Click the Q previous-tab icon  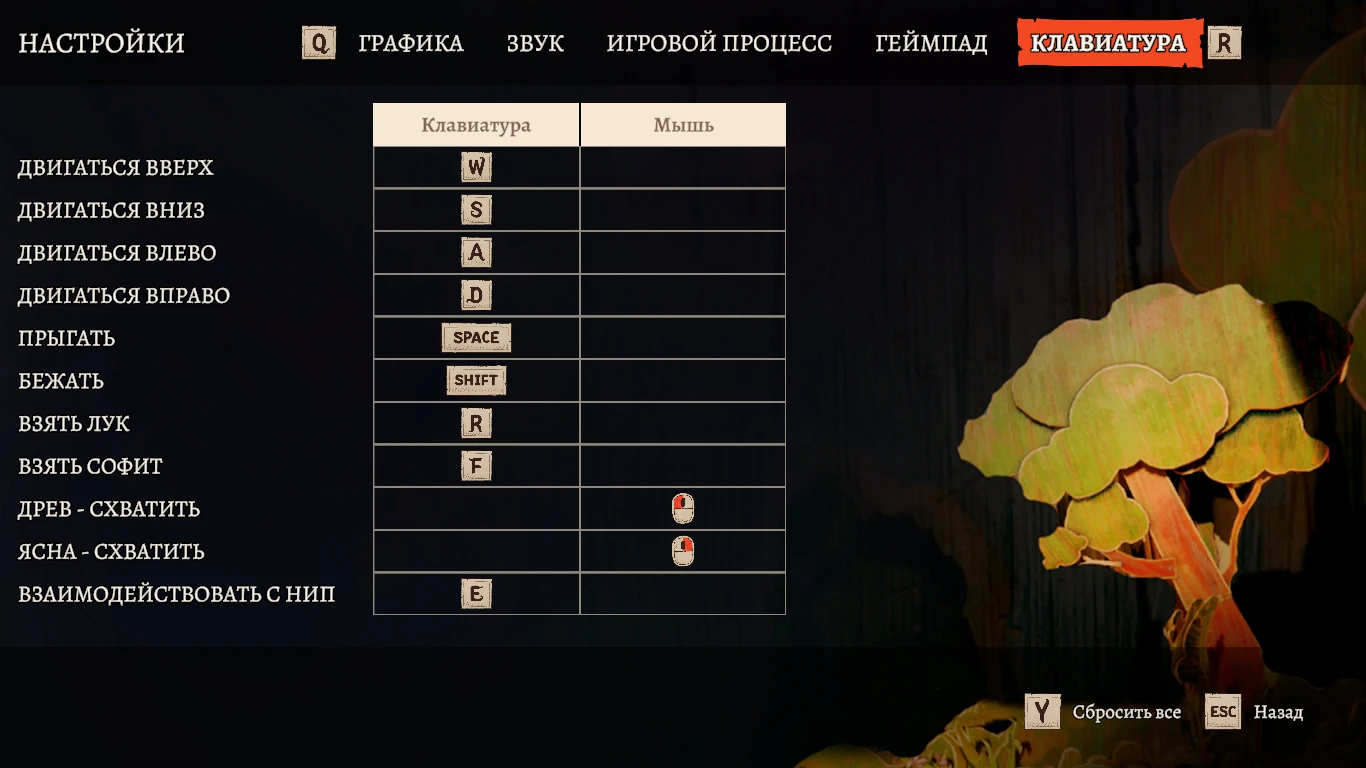[318, 43]
